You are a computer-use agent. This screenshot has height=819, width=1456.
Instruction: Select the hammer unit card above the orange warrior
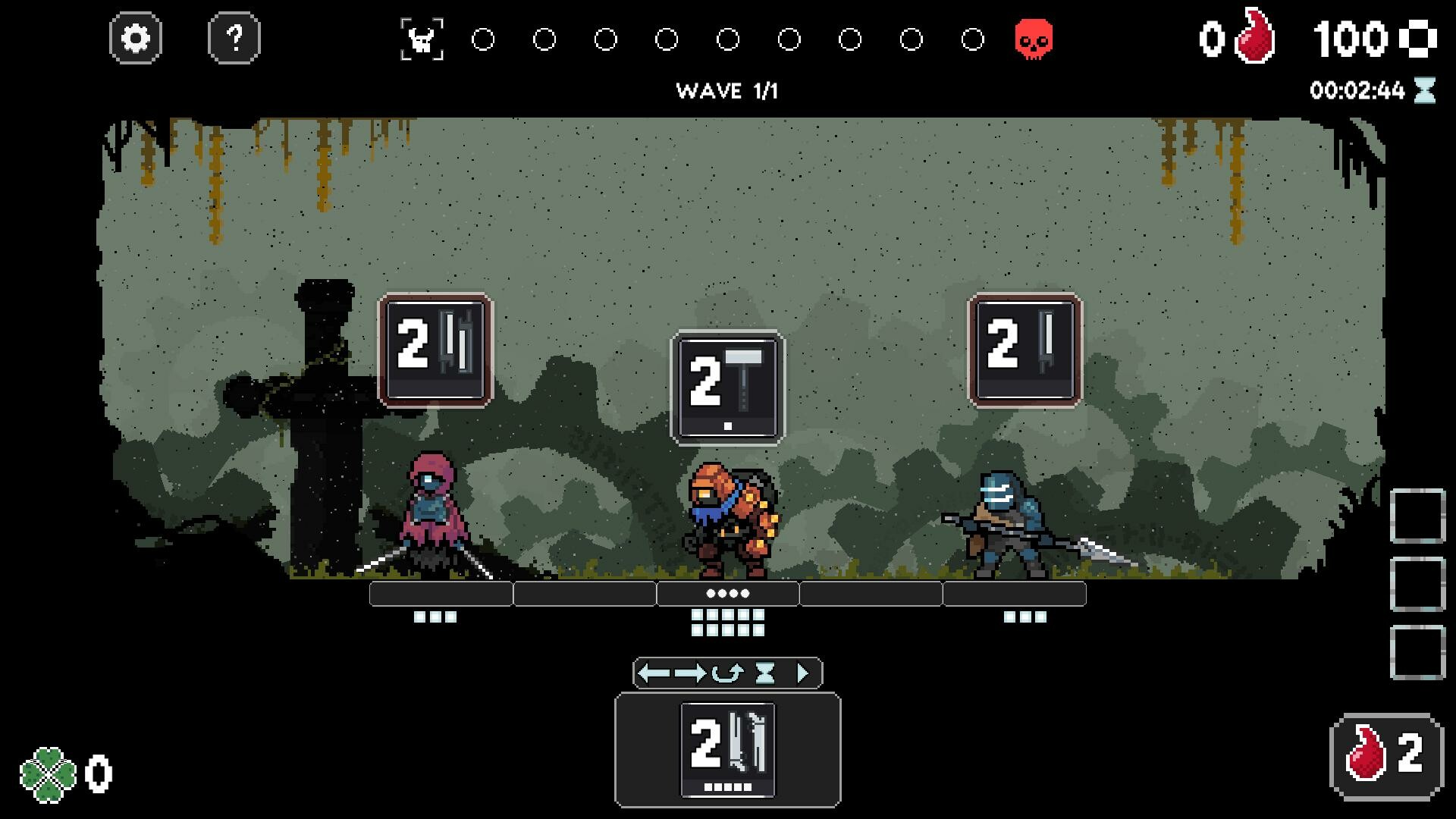726,387
